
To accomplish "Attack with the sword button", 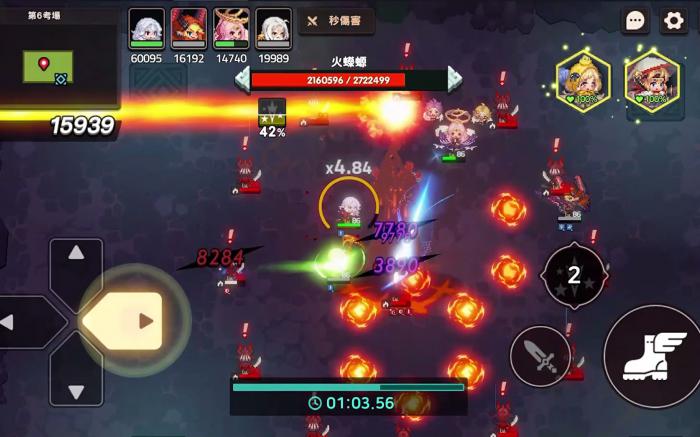I will tap(540, 356).
